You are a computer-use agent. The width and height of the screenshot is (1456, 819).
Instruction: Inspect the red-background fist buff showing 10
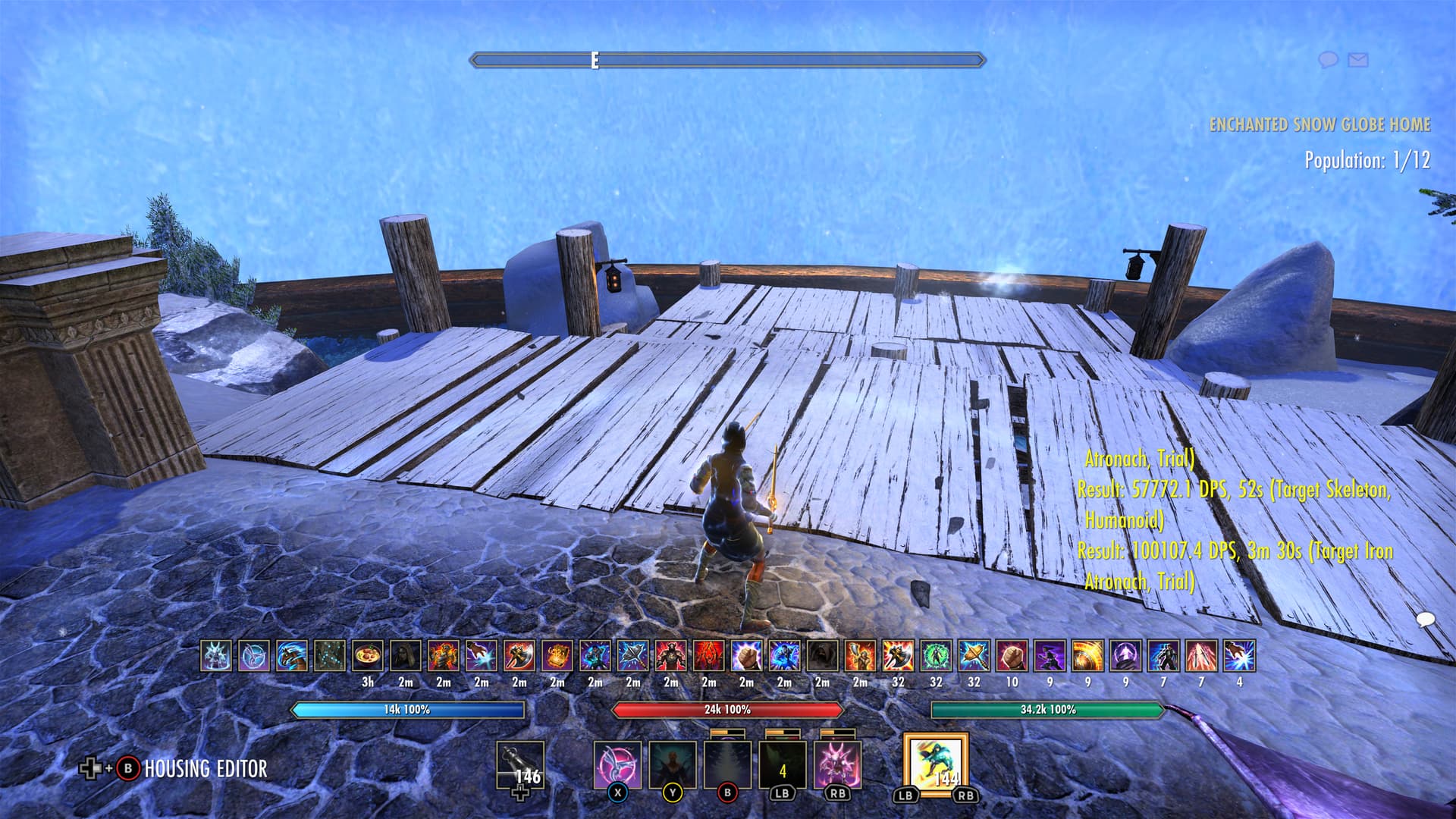tap(1012, 656)
